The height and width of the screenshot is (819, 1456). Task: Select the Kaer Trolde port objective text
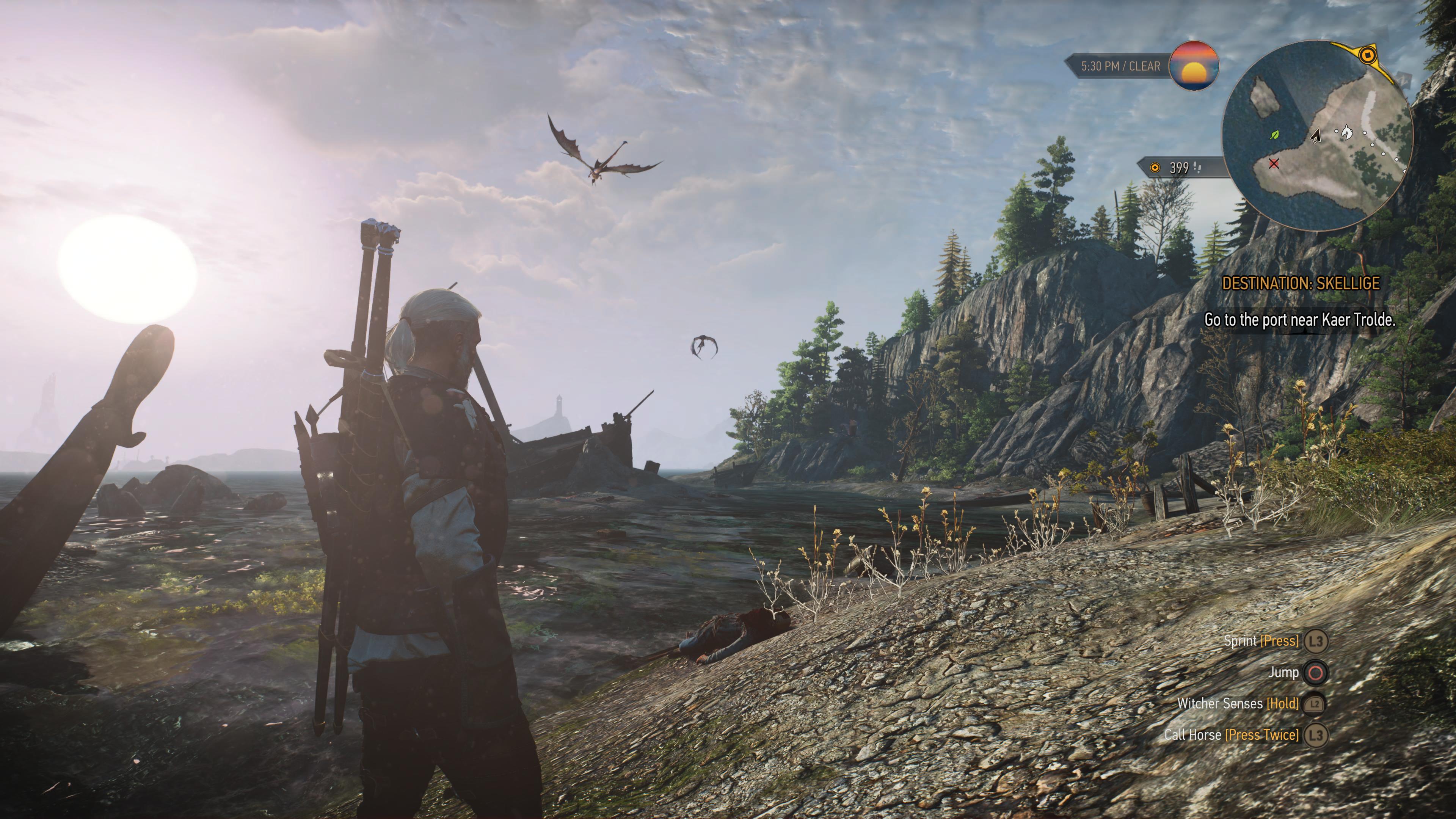(x=1299, y=320)
